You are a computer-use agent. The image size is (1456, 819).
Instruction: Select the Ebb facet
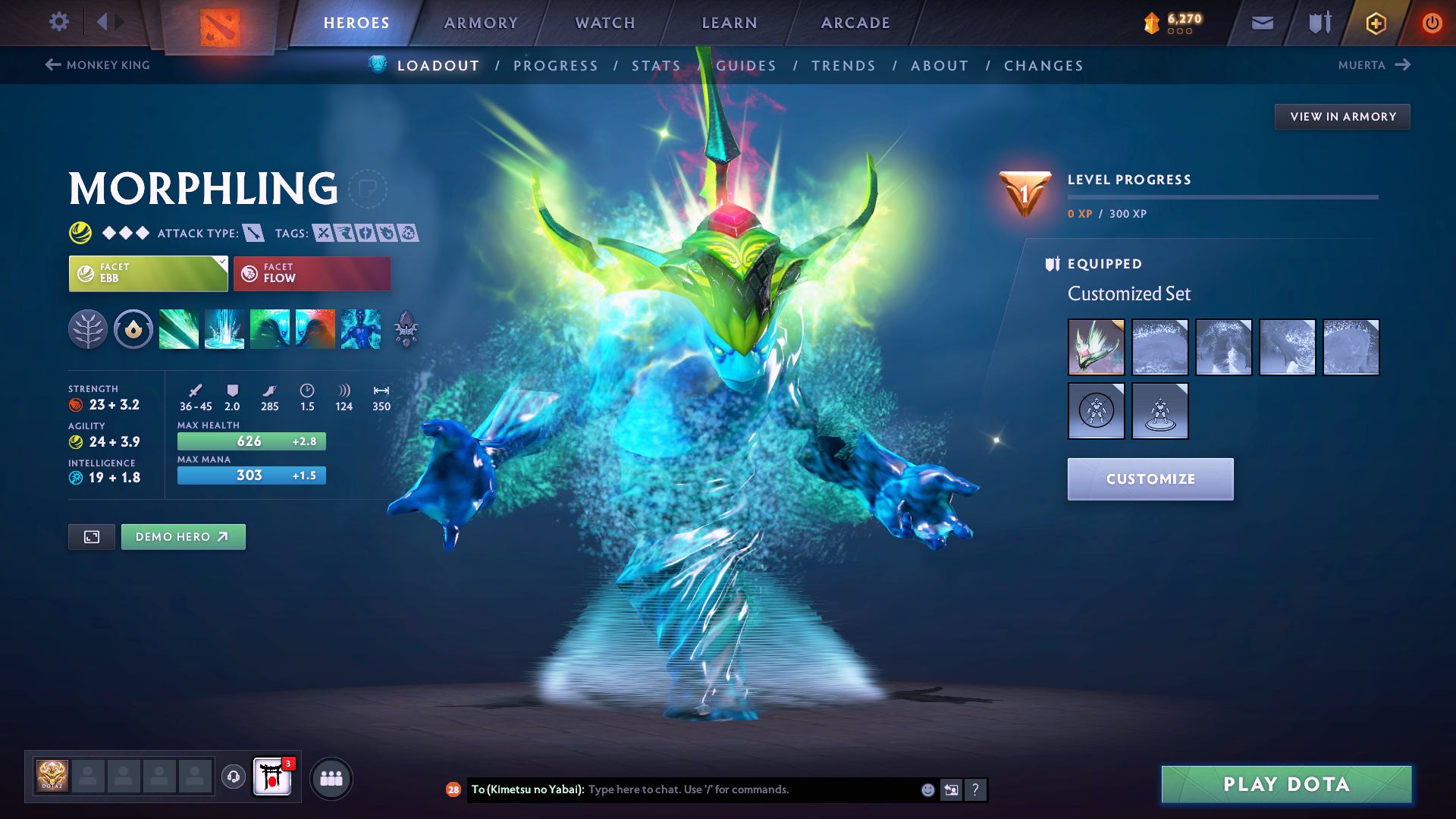[x=148, y=273]
